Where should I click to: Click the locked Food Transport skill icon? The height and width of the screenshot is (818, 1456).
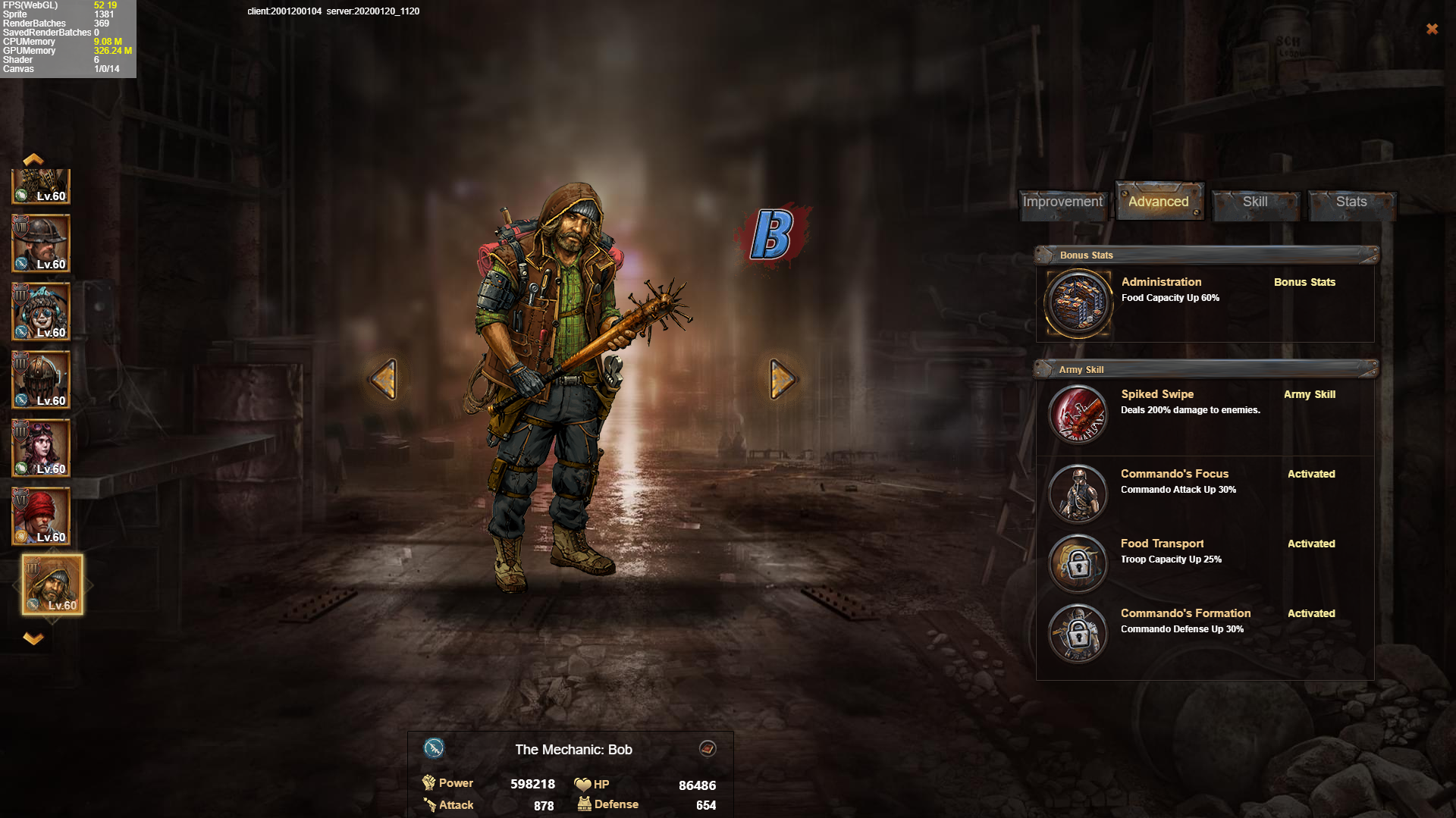(1078, 563)
